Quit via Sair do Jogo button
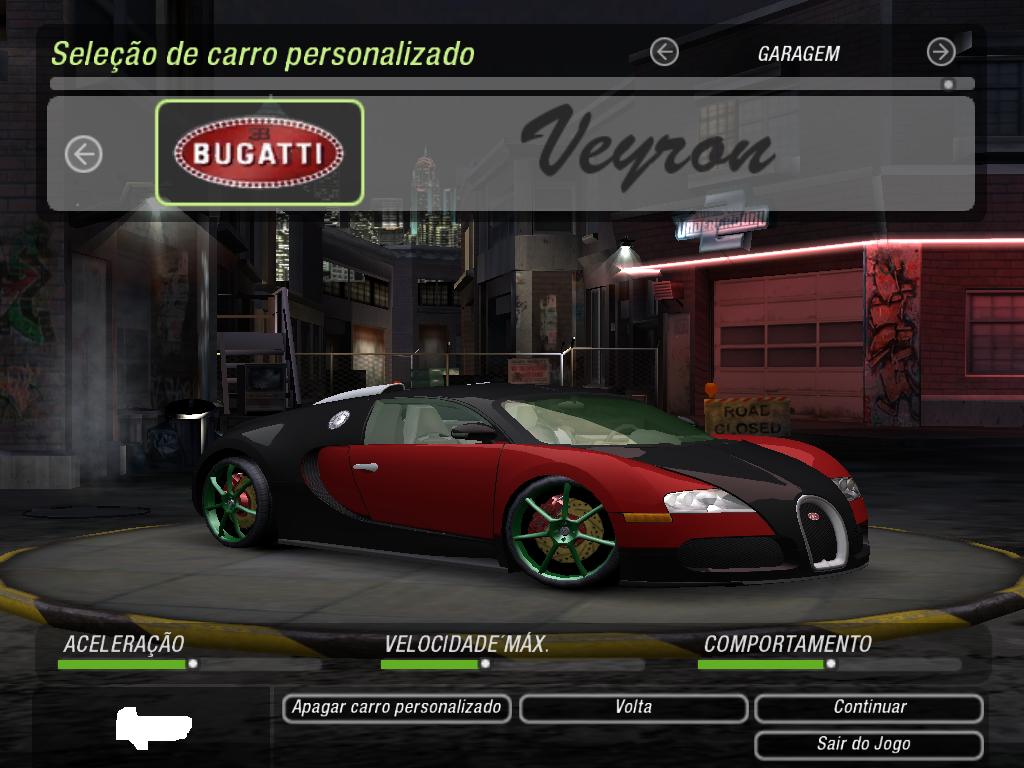Image resolution: width=1024 pixels, height=768 pixels. pos(869,744)
